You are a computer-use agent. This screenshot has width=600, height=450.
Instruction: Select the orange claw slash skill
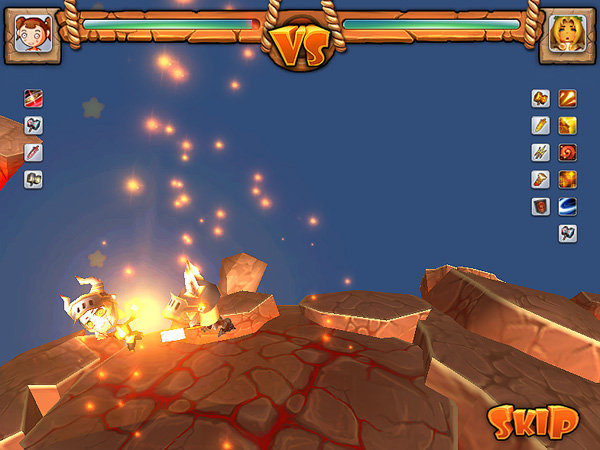click(567, 98)
